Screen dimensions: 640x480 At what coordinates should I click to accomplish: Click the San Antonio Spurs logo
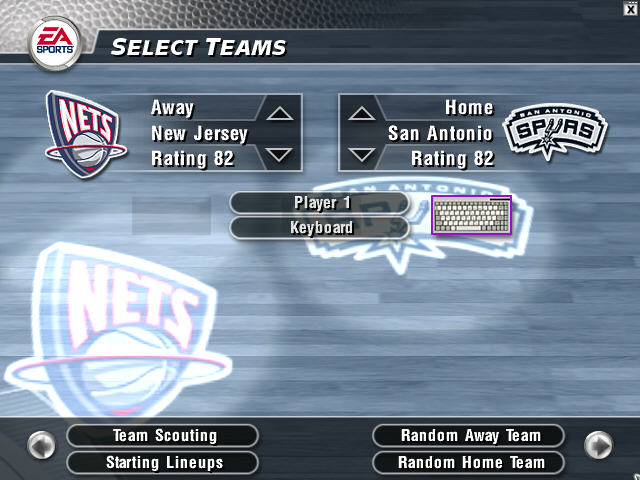[554, 132]
